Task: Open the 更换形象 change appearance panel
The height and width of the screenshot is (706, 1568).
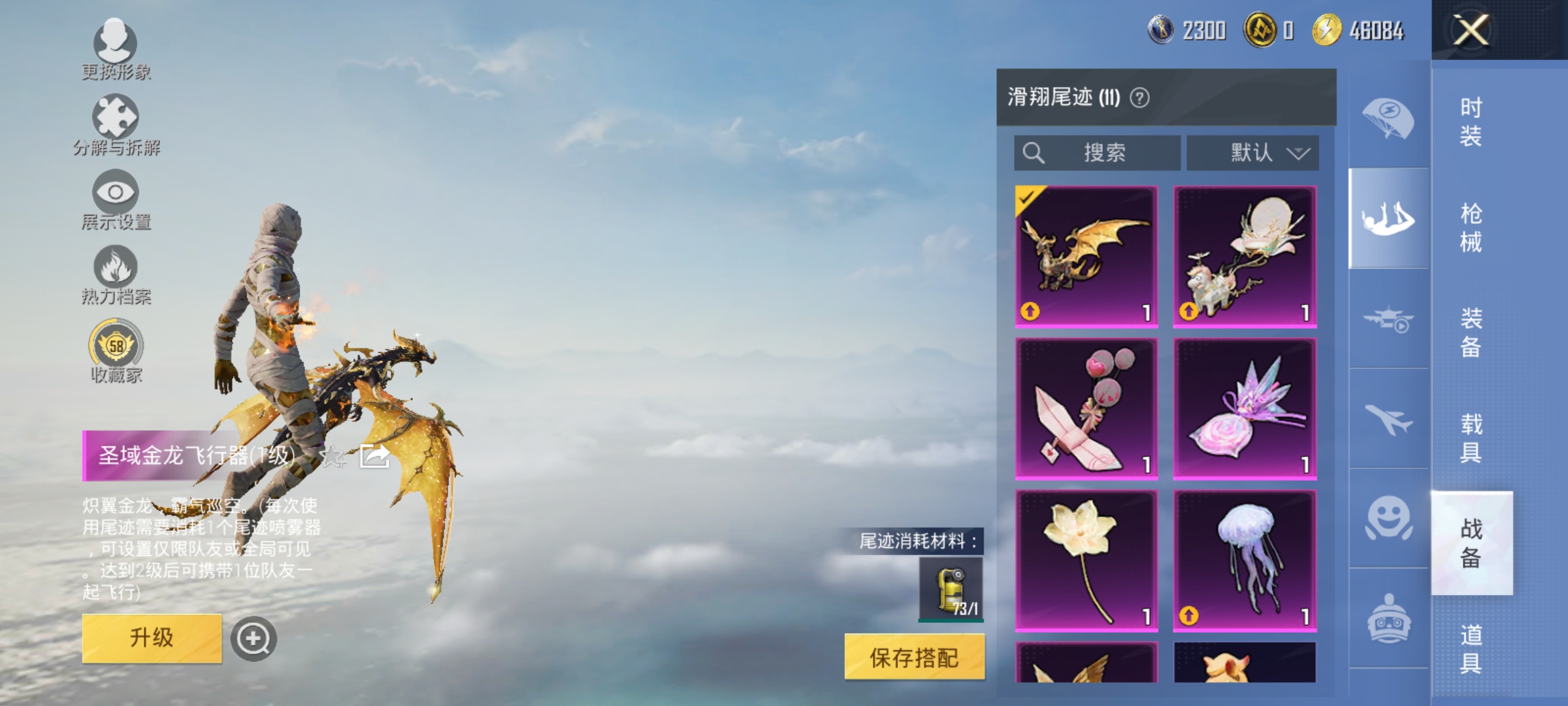Action: point(116,46)
